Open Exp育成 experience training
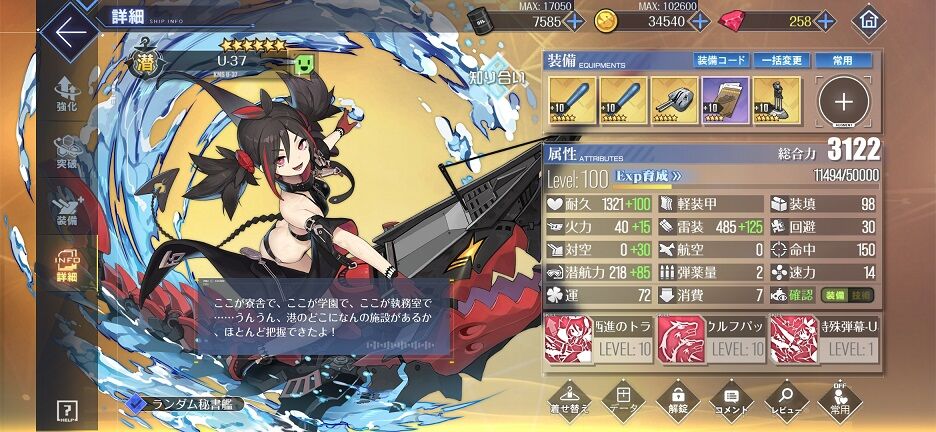Screen dimensions: 936x432 (649, 175)
